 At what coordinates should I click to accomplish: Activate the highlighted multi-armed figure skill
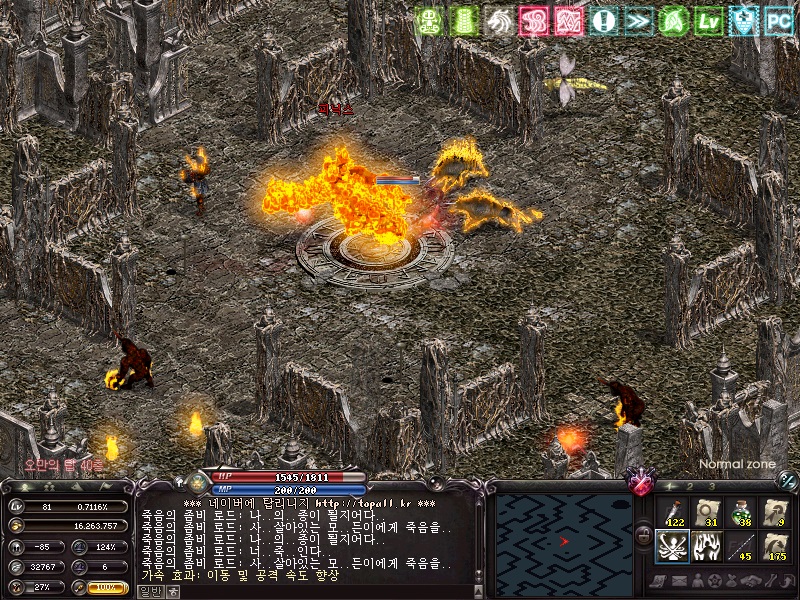click(x=673, y=547)
